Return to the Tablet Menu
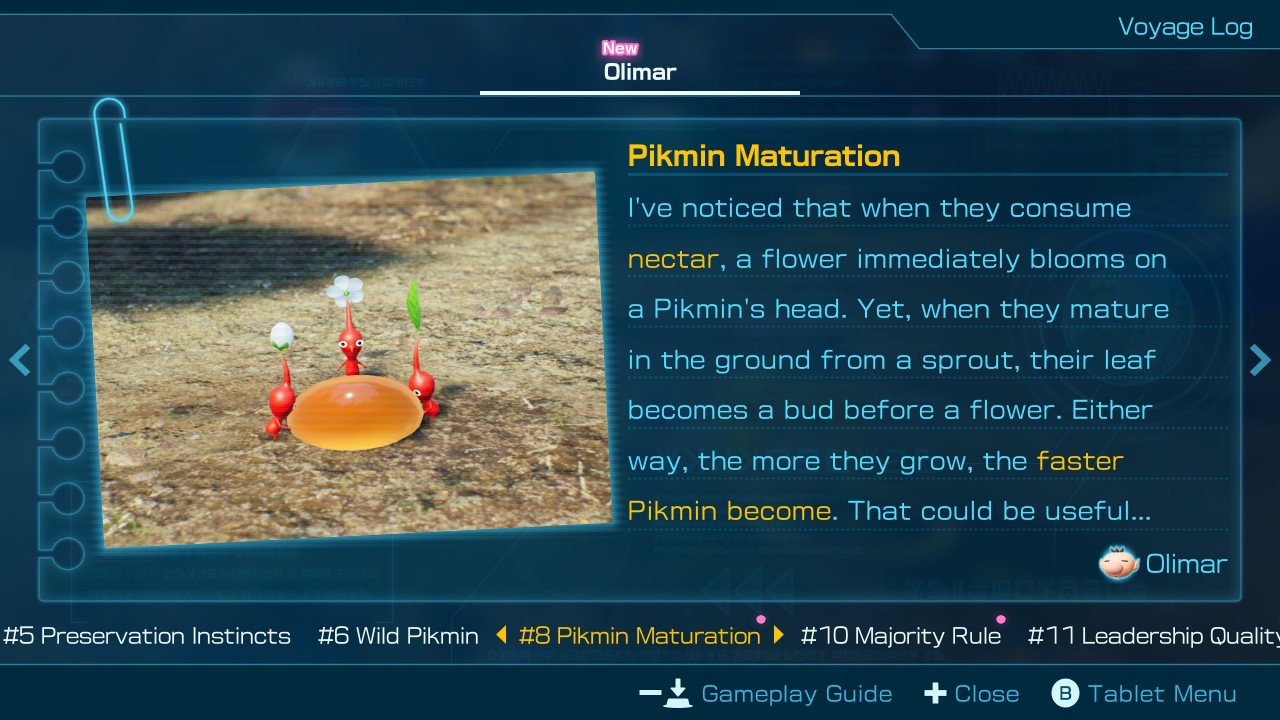Viewport: 1280px width, 720px height. pyautogui.click(x=1144, y=694)
